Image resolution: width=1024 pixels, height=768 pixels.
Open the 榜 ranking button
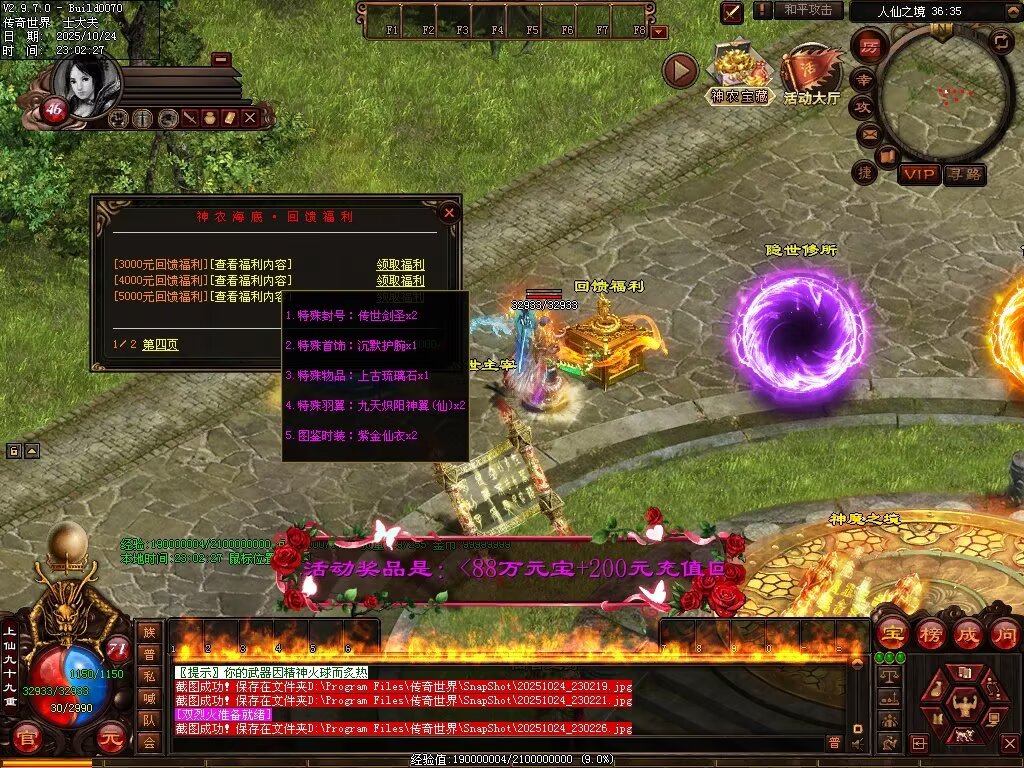click(x=930, y=634)
